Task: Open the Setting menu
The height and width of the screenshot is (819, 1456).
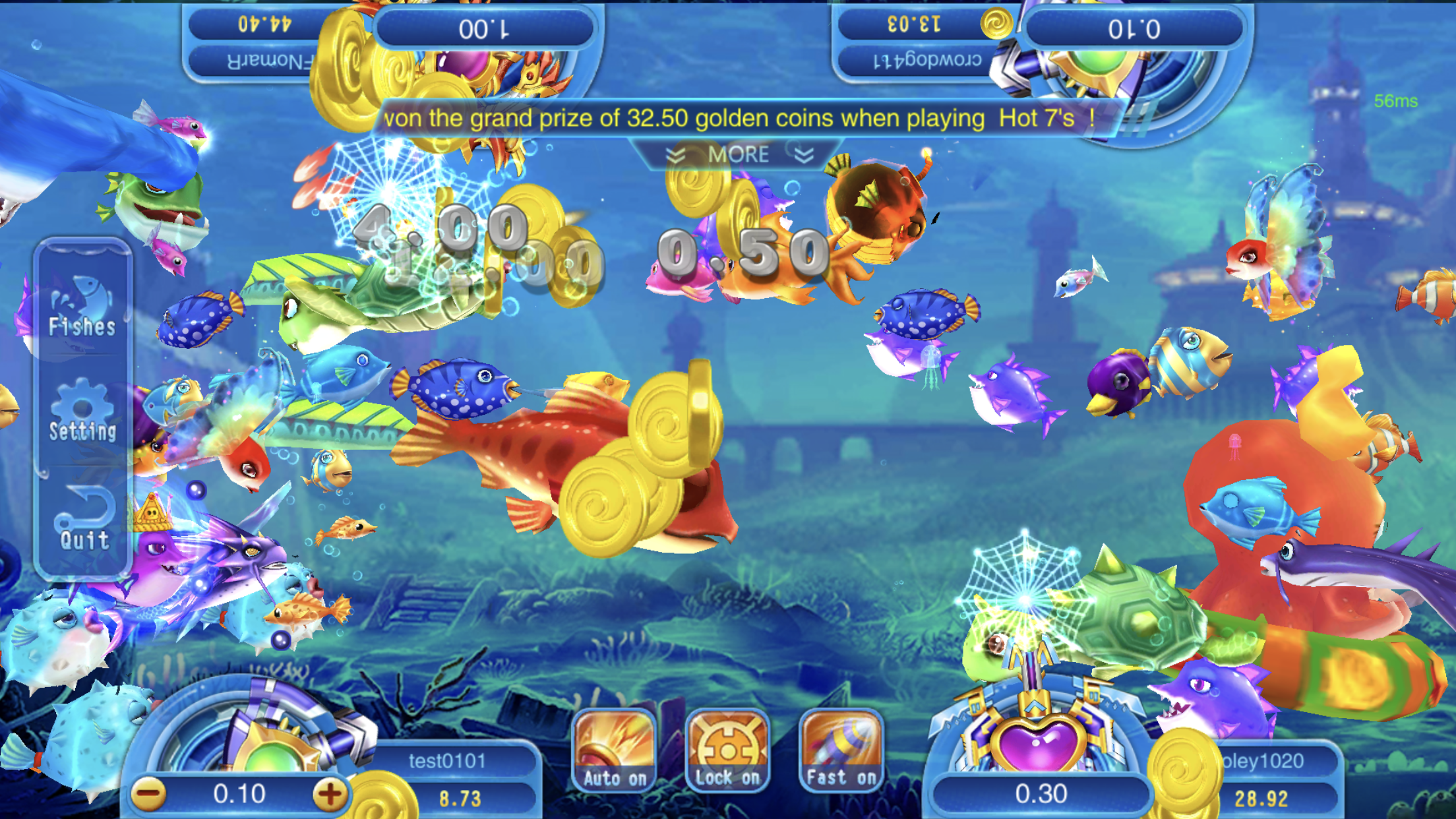Action: [x=82, y=412]
